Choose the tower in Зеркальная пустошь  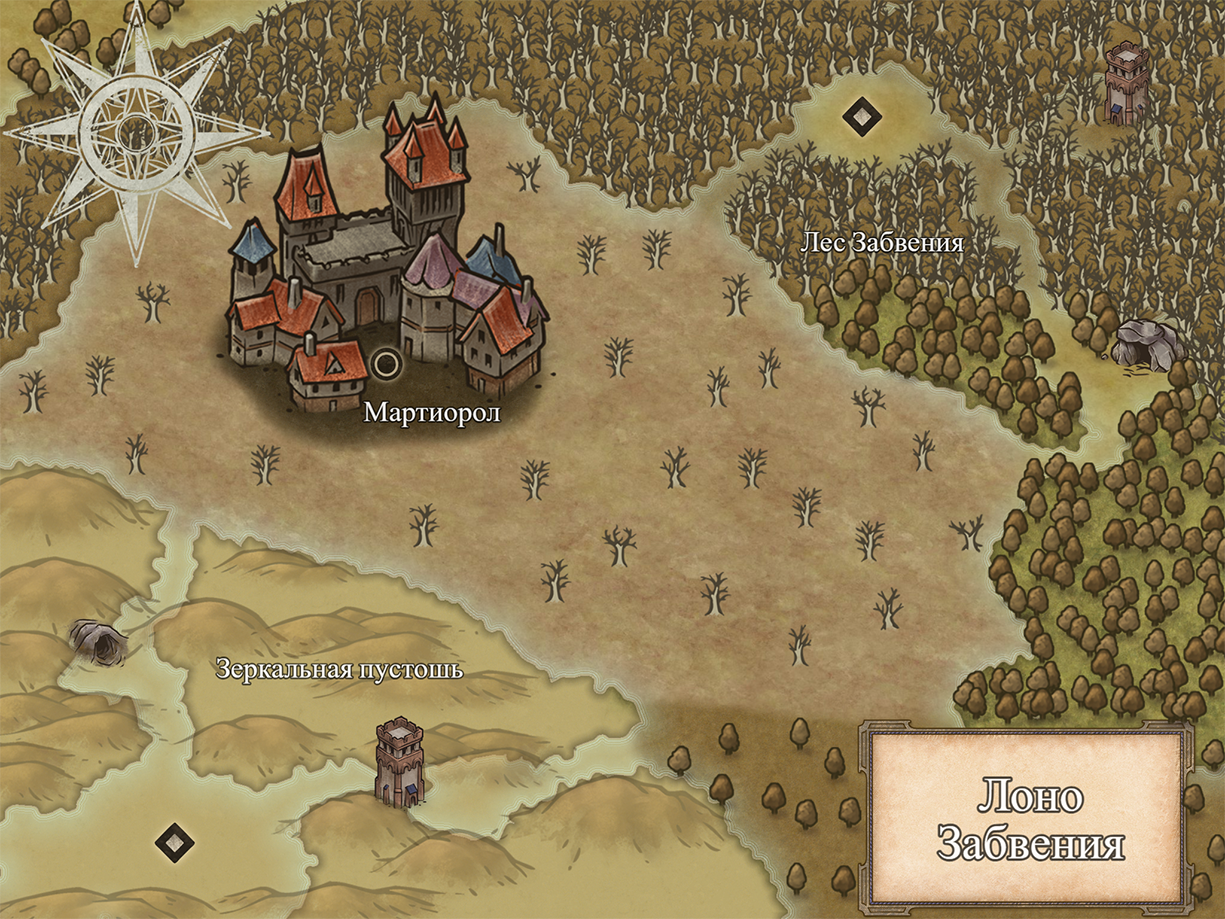pos(400,760)
